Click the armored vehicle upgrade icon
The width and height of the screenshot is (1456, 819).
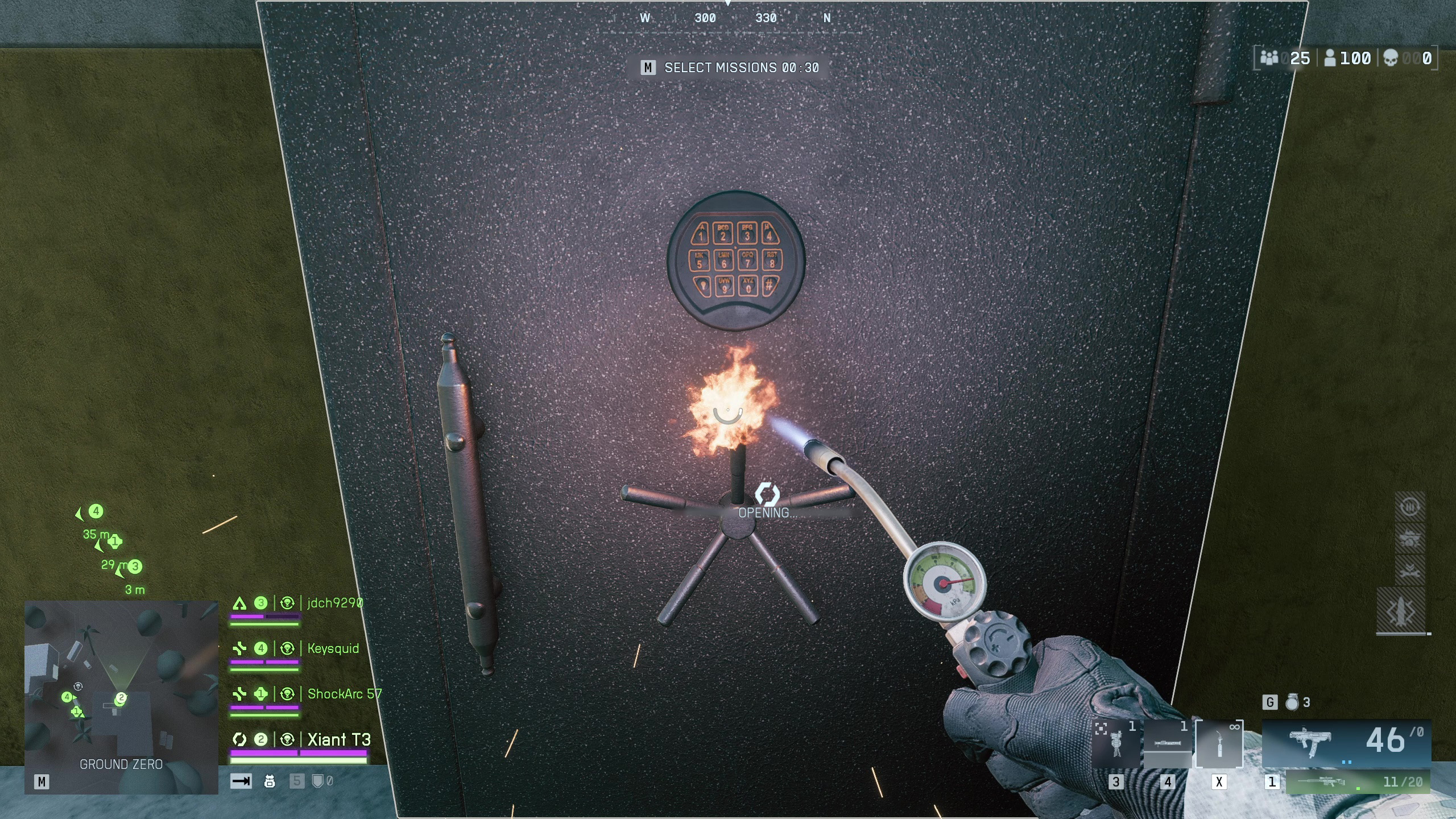[1409, 538]
